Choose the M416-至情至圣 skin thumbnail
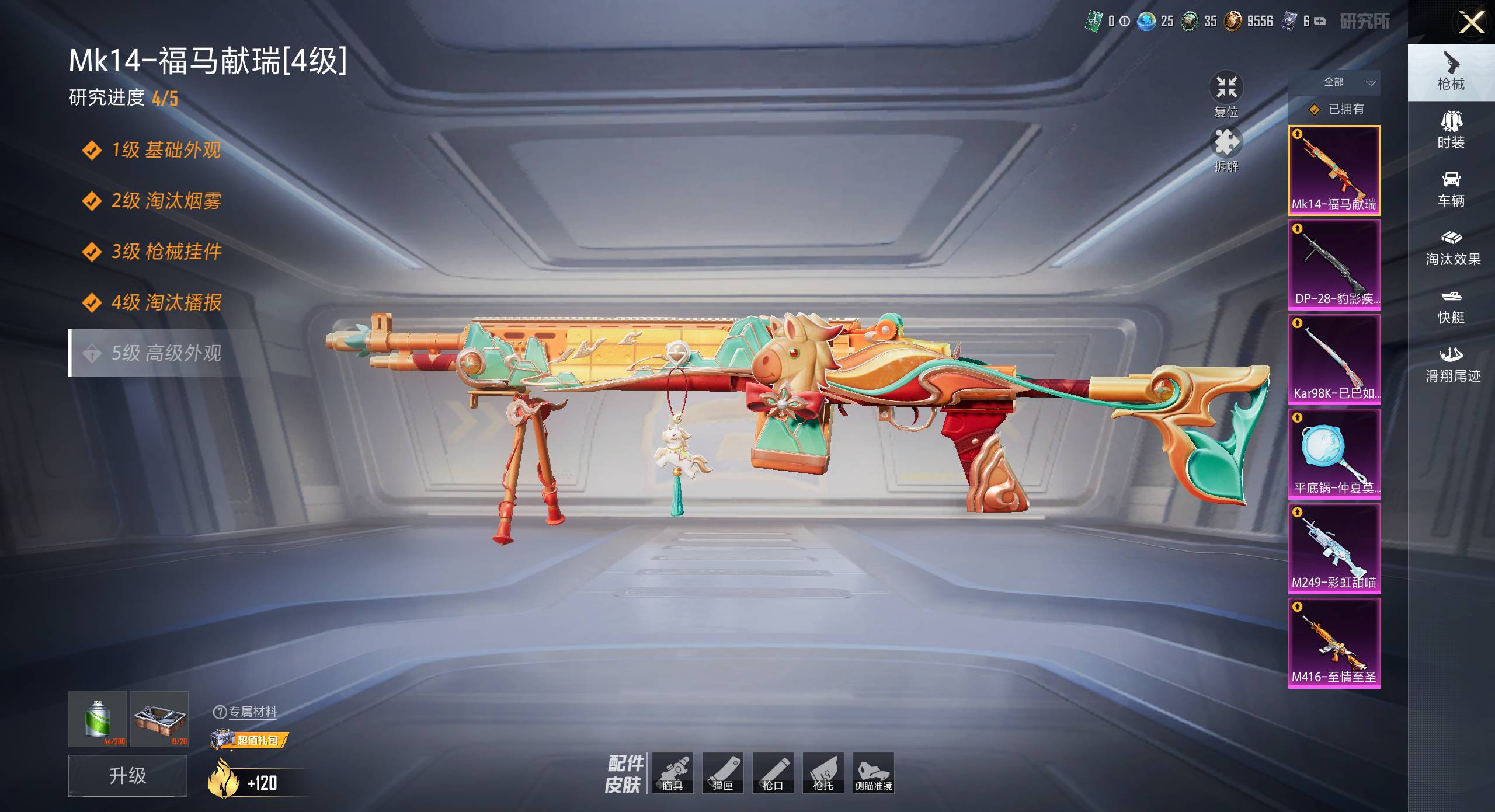Image resolution: width=1495 pixels, height=812 pixels. tap(1334, 643)
